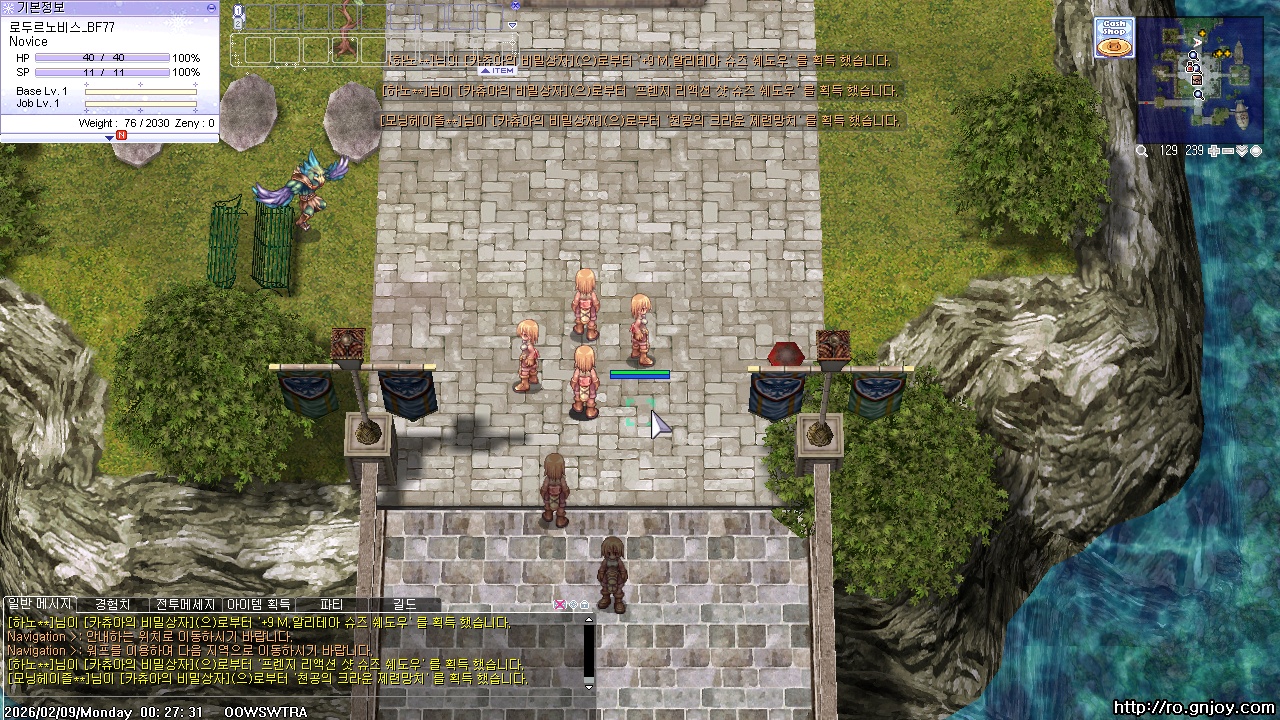This screenshot has width=1280, height=720.
Task: Expand the blue arrow under basic info
Action: (x=110, y=137)
